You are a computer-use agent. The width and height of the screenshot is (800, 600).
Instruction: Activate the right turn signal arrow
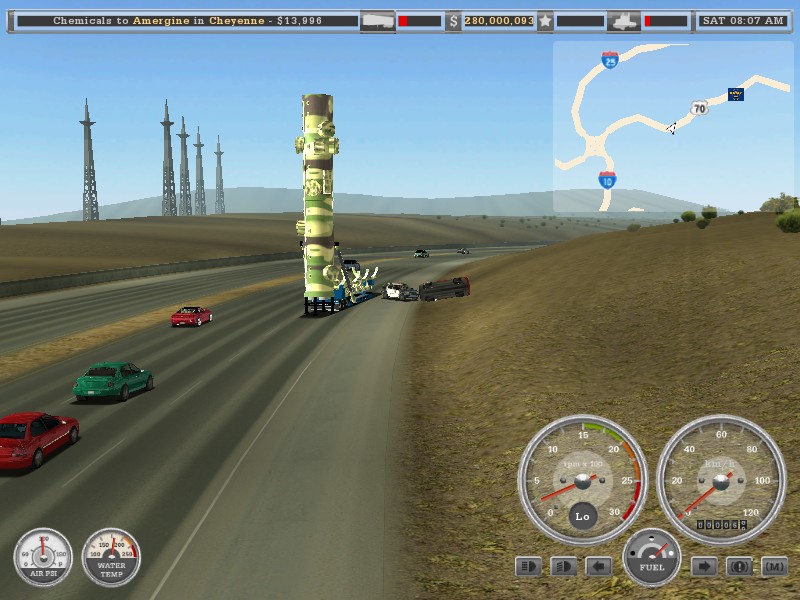click(x=704, y=567)
